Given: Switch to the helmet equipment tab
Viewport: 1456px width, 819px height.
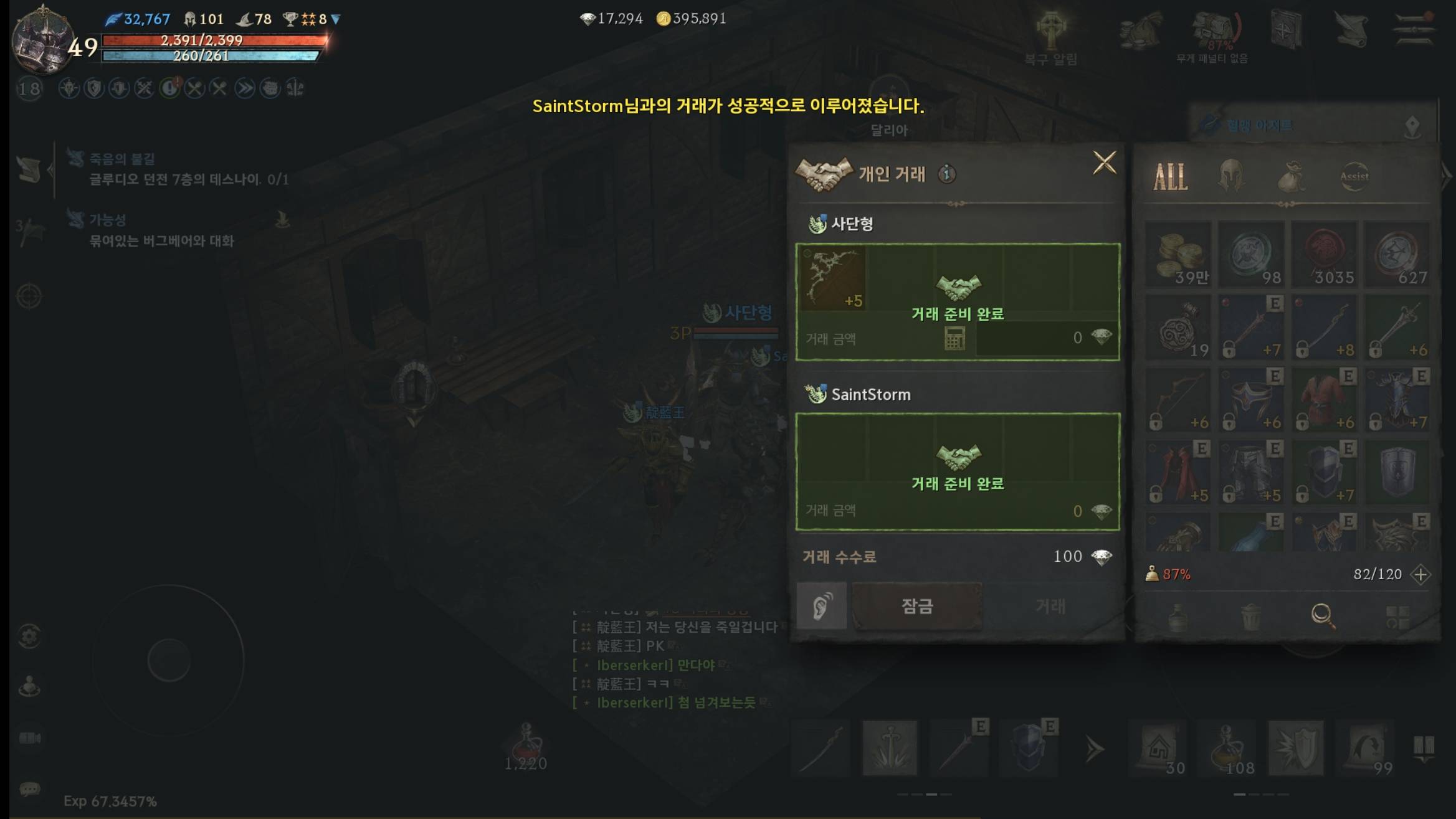Looking at the screenshot, I should point(1230,176).
